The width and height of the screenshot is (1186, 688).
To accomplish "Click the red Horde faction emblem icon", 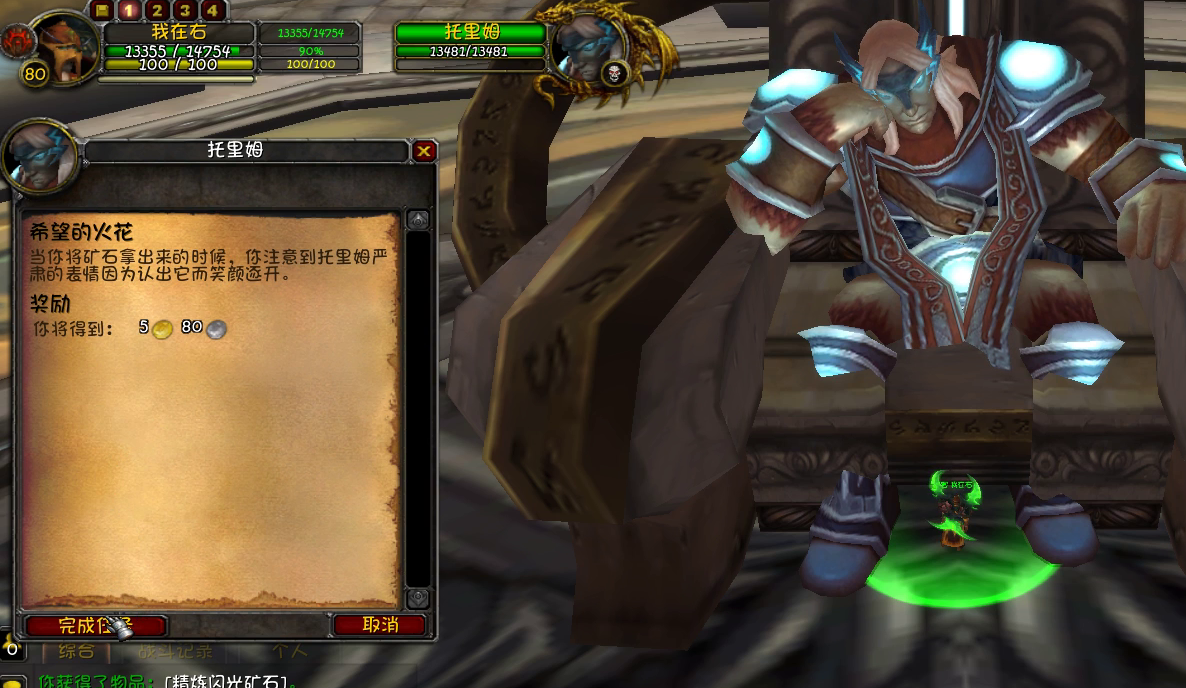I will 18,41.
